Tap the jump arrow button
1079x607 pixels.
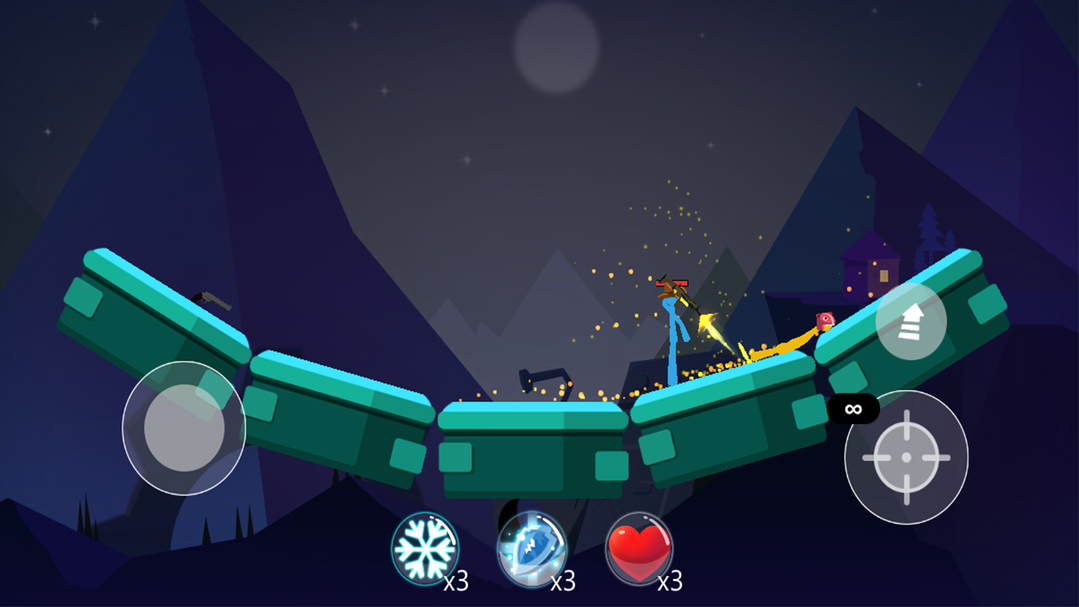tap(911, 322)
